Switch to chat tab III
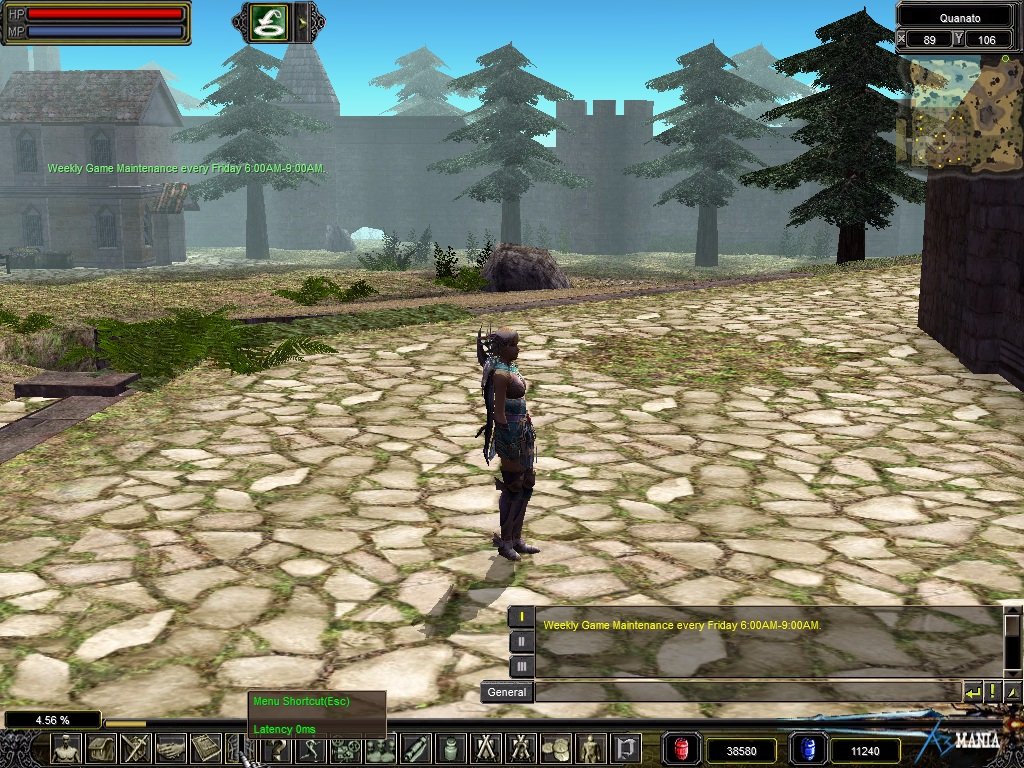 pyautogui.click(x=521, y=665)
